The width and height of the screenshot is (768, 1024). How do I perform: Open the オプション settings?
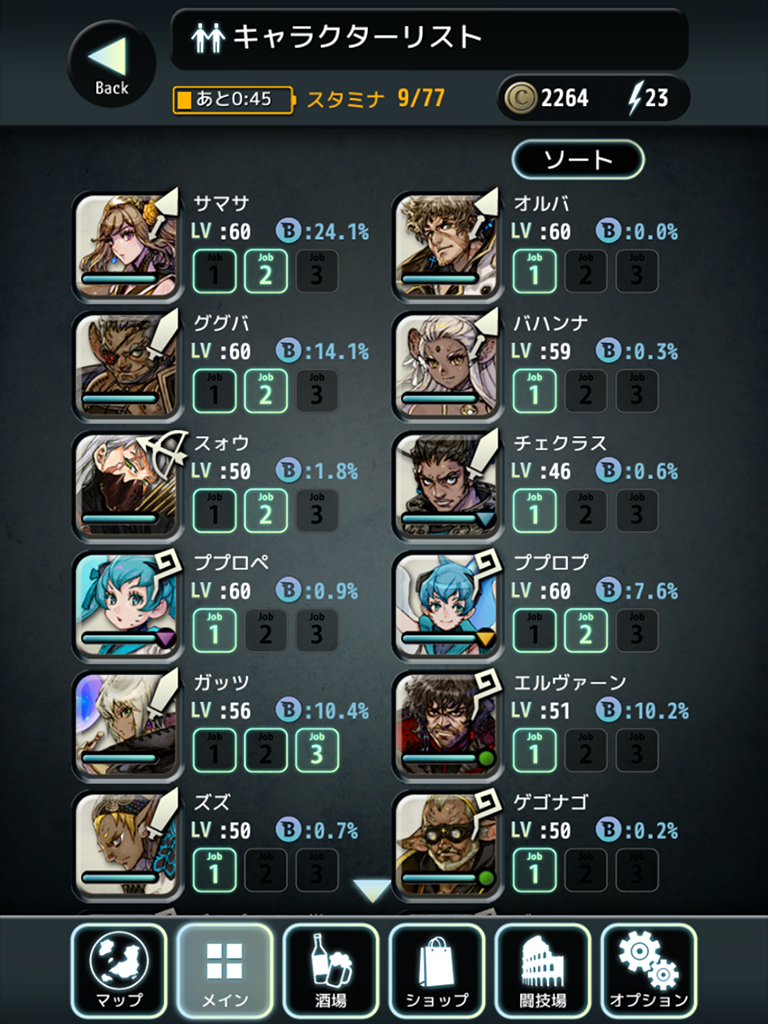click(649, 971)
